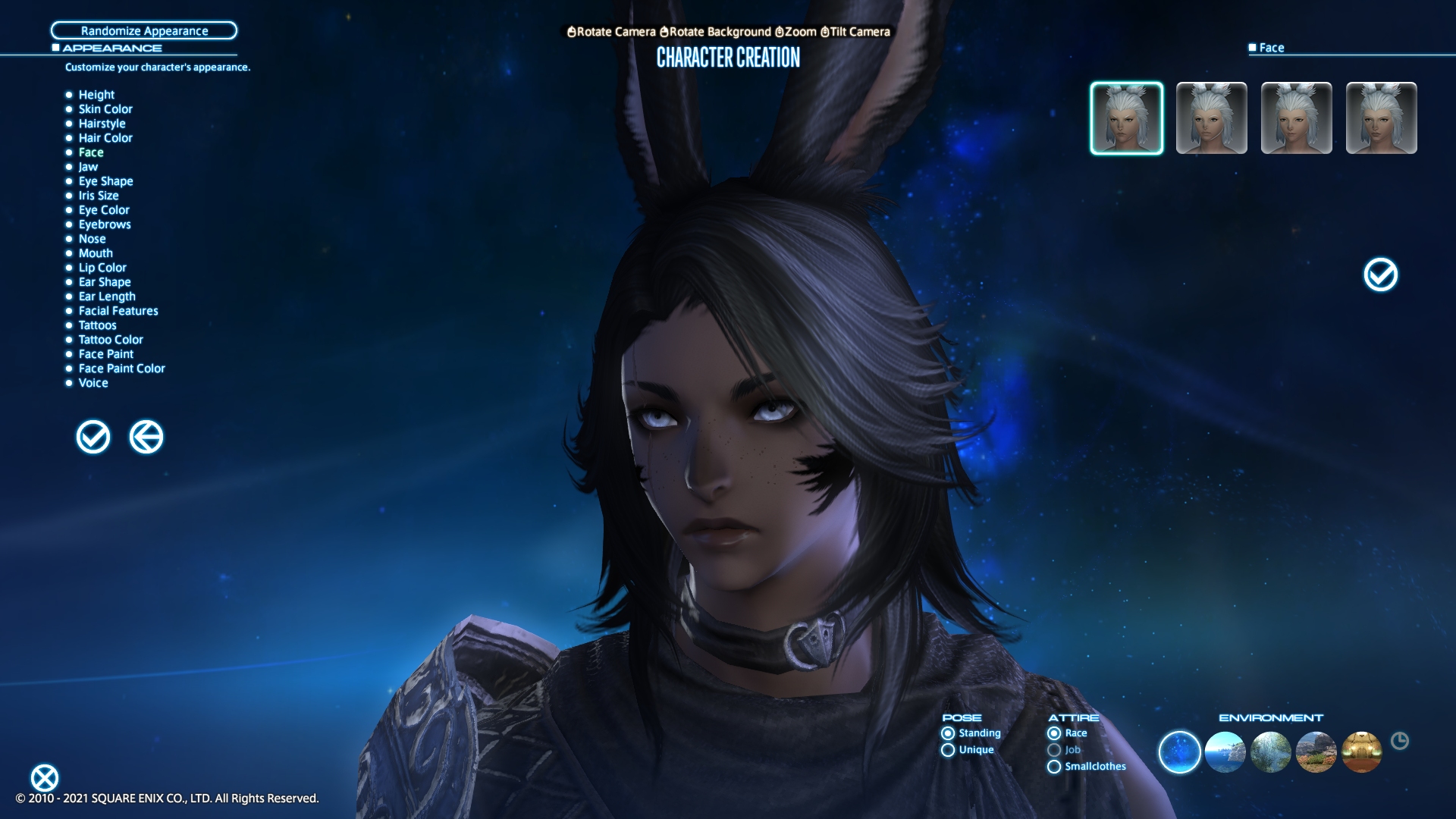Choose the forest environment background
The image size is (1456, 819).
(1270, 752)
